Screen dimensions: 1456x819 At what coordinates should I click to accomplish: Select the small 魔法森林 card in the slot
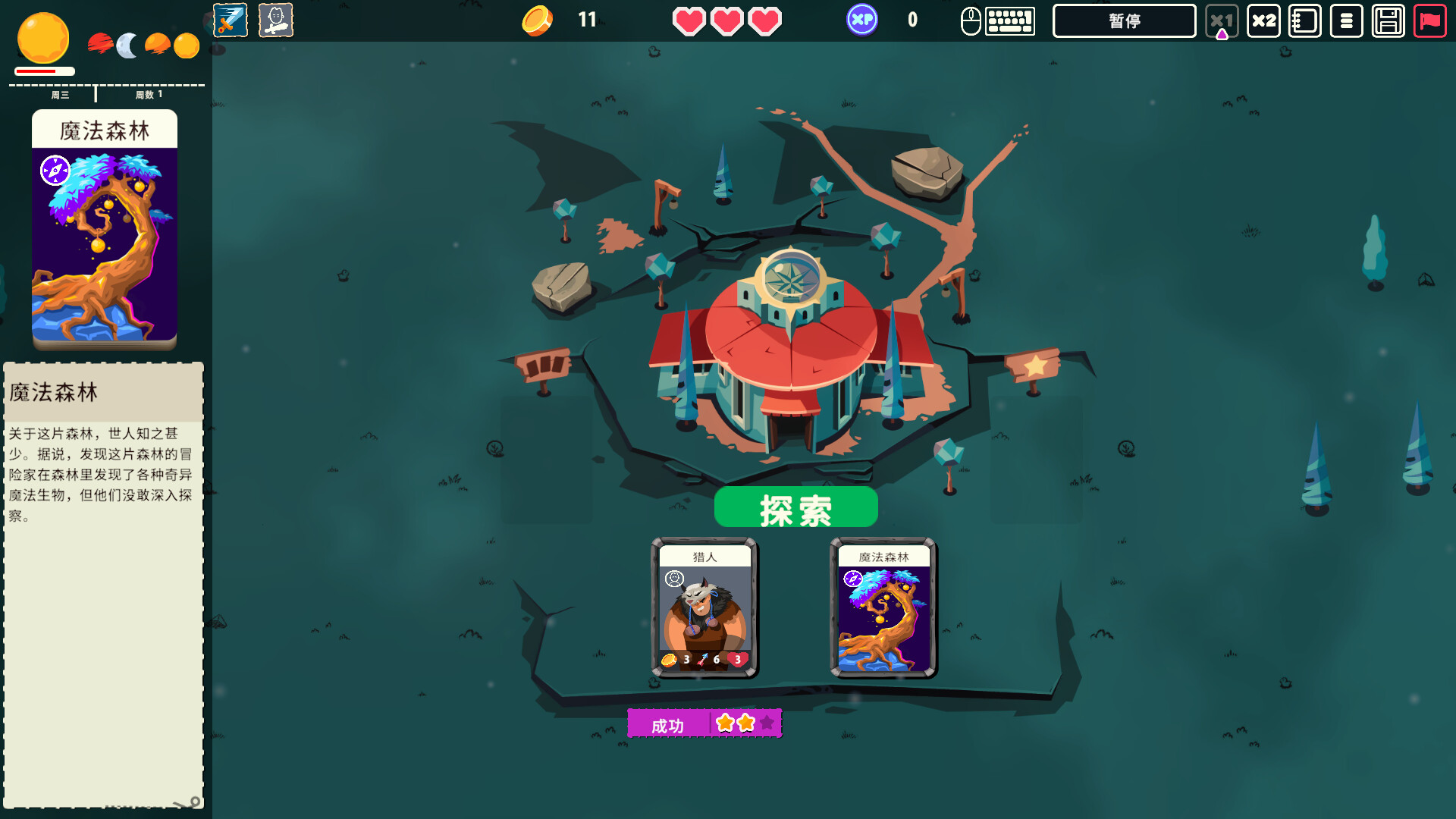(883, 608)
